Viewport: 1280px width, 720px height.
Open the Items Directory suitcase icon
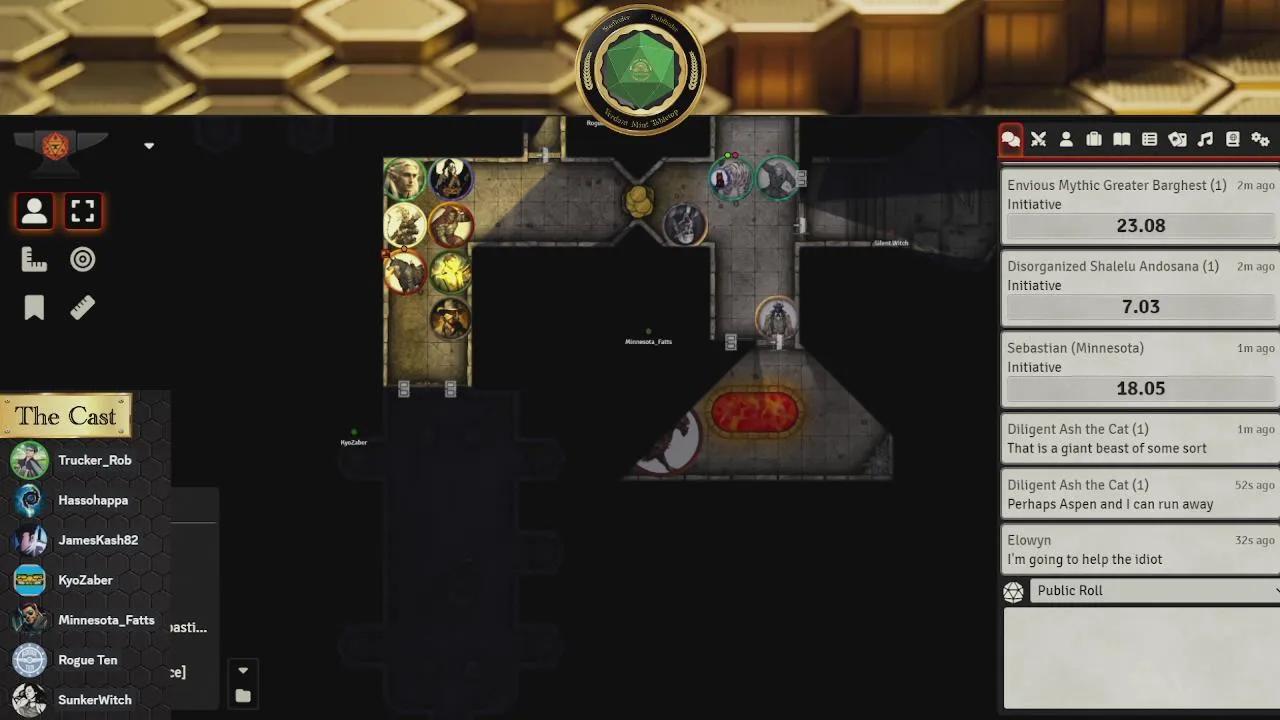point(1094,139)
